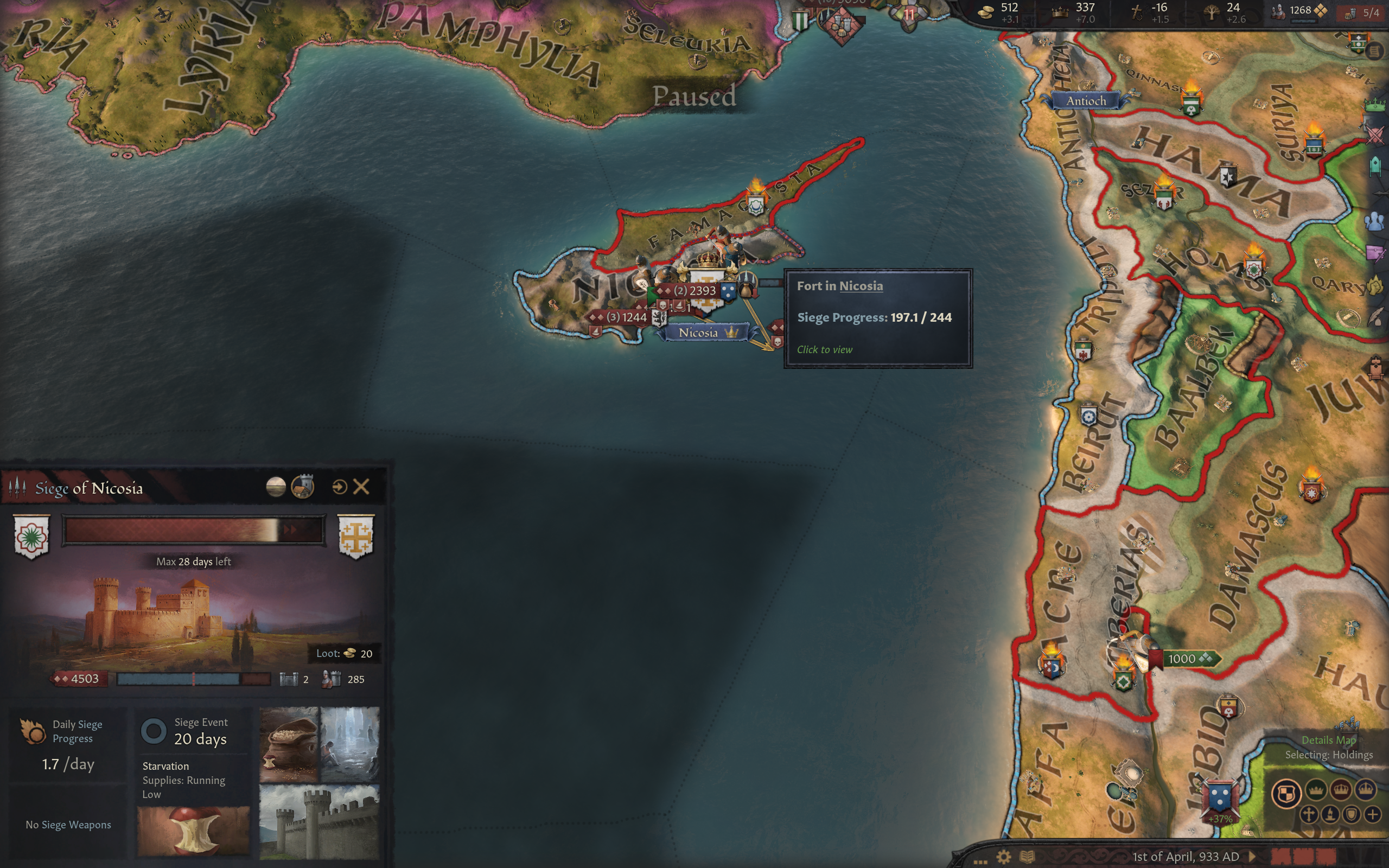The height and width of the screenshot is (868, 1389).
Task: Go to the siege location arrow button
Action: click(339, 487)
